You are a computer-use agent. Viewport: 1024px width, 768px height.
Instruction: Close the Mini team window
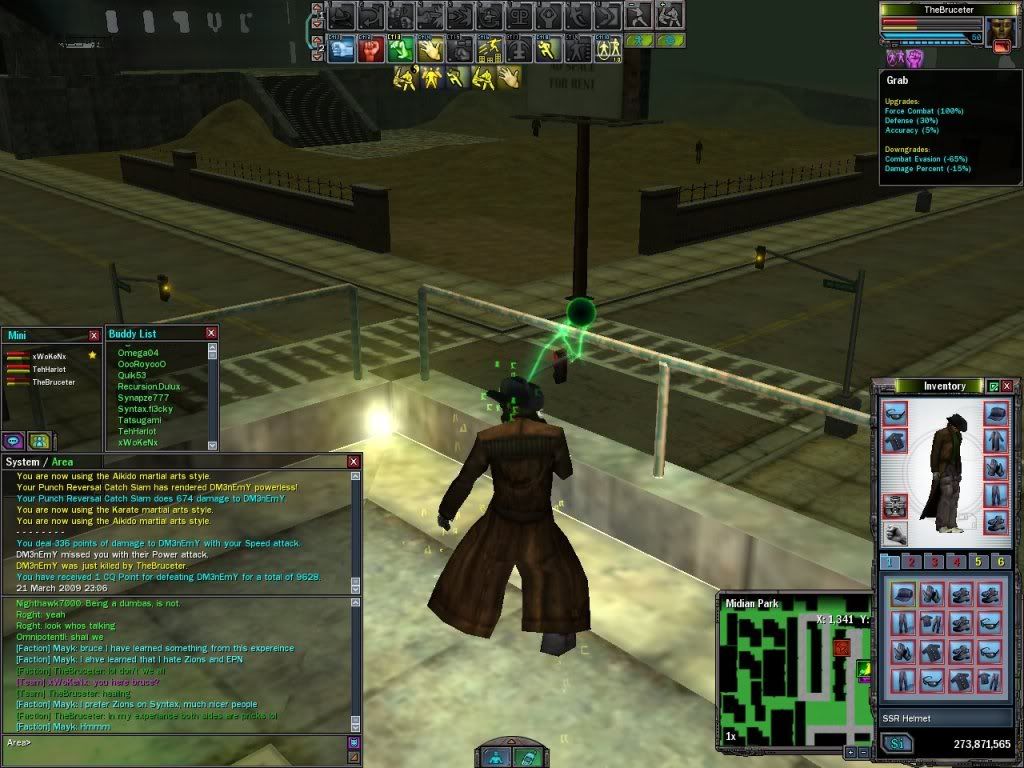[94, 336]
